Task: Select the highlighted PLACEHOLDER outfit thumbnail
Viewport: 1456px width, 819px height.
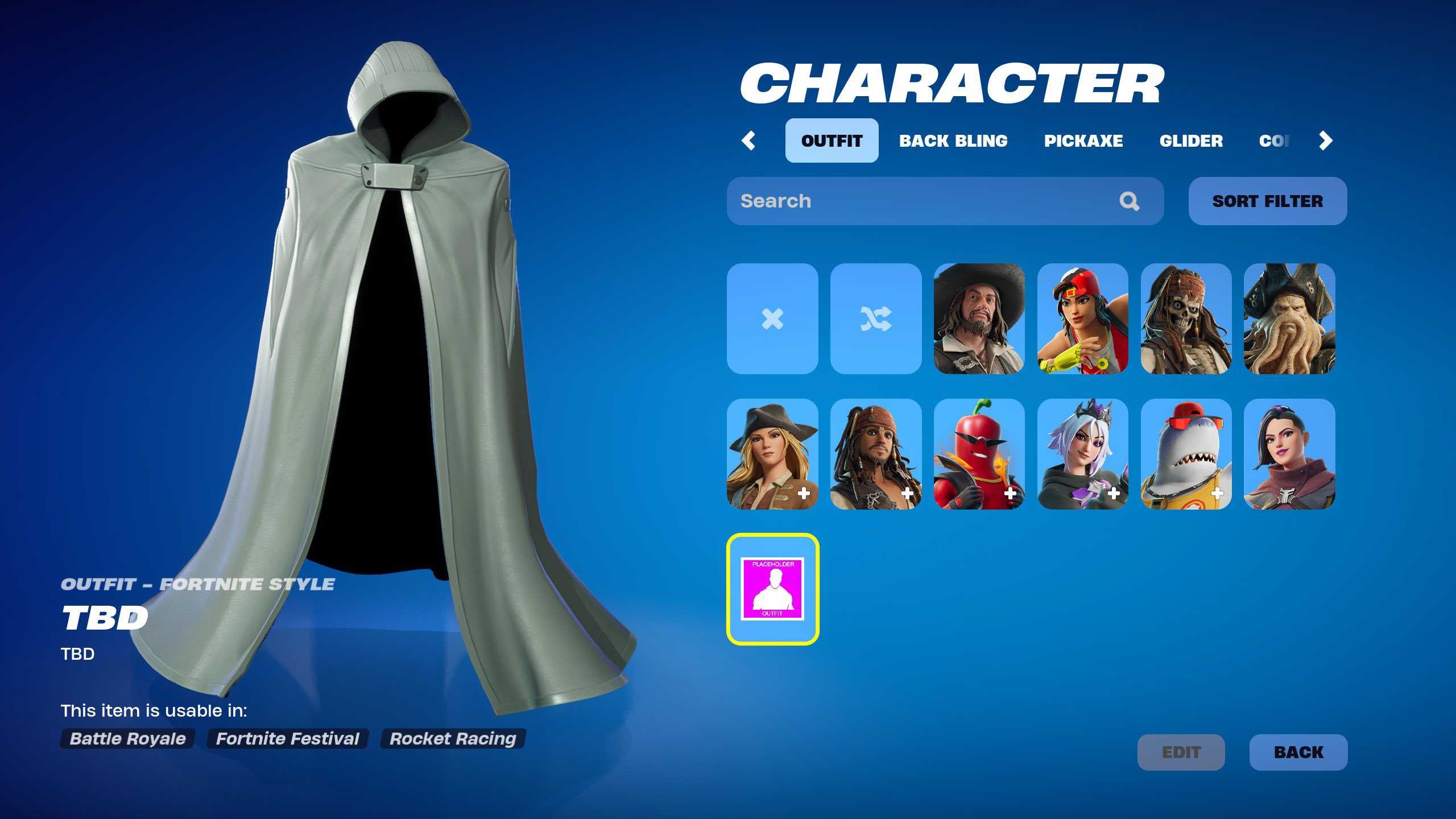Action: [x=773, y=589]
